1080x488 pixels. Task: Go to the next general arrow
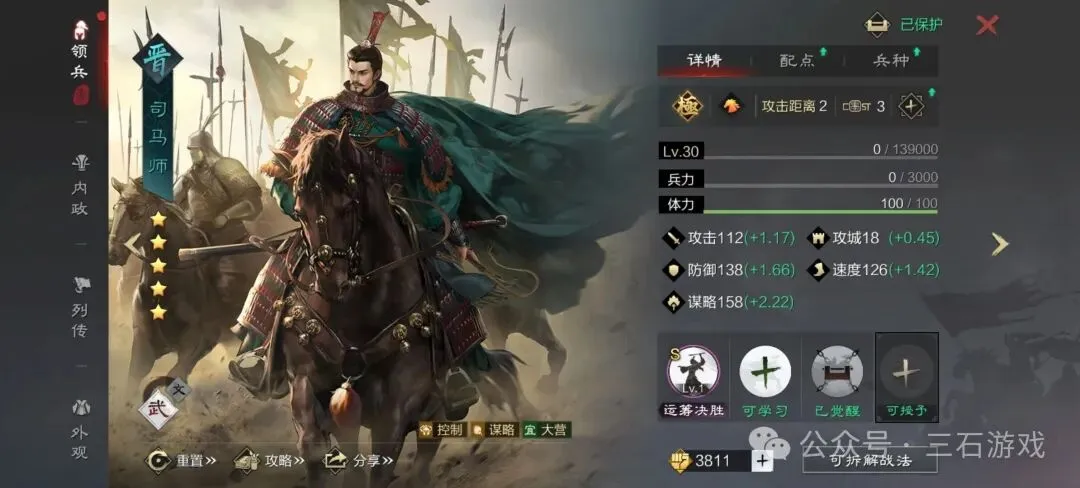tap(1000, 244)
